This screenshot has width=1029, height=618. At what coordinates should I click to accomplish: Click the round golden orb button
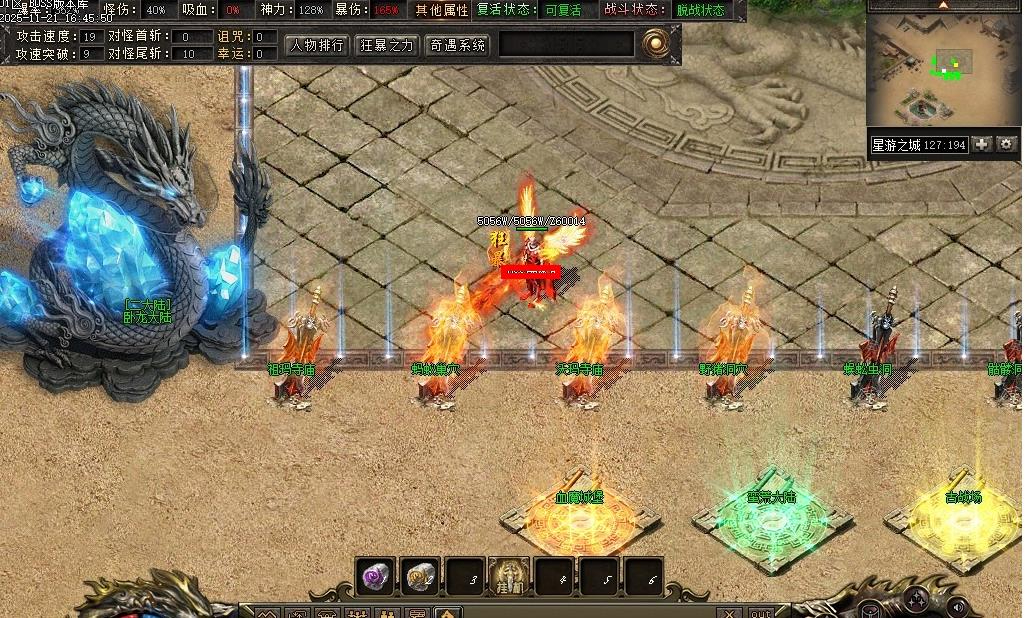coord(655,43)
